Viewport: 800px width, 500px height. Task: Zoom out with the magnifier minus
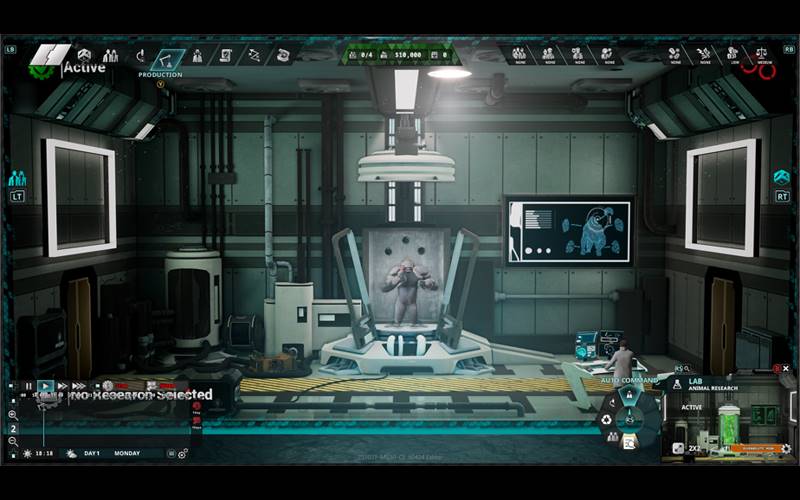pos(13,441)
